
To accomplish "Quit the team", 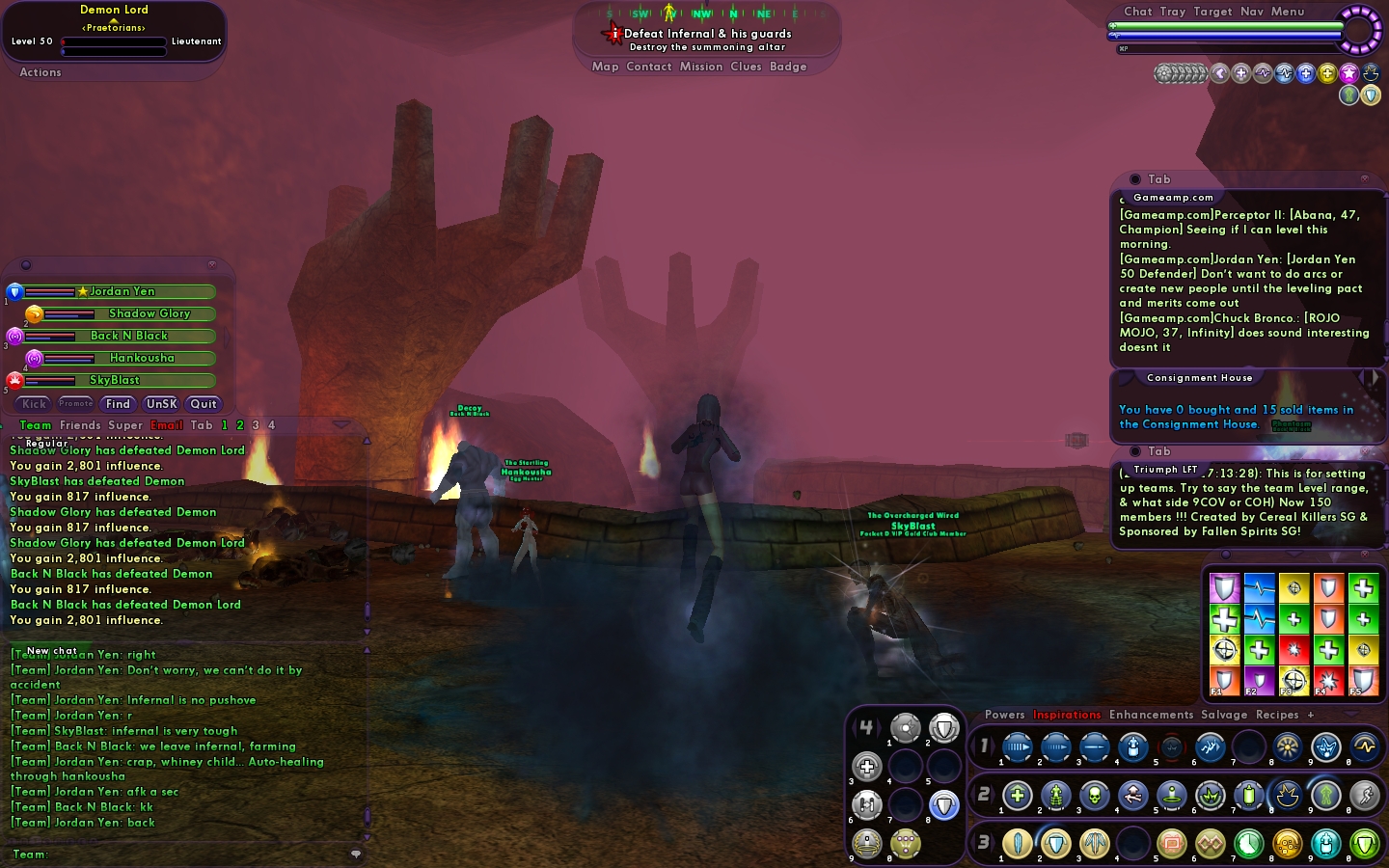I will pos(204,404).
